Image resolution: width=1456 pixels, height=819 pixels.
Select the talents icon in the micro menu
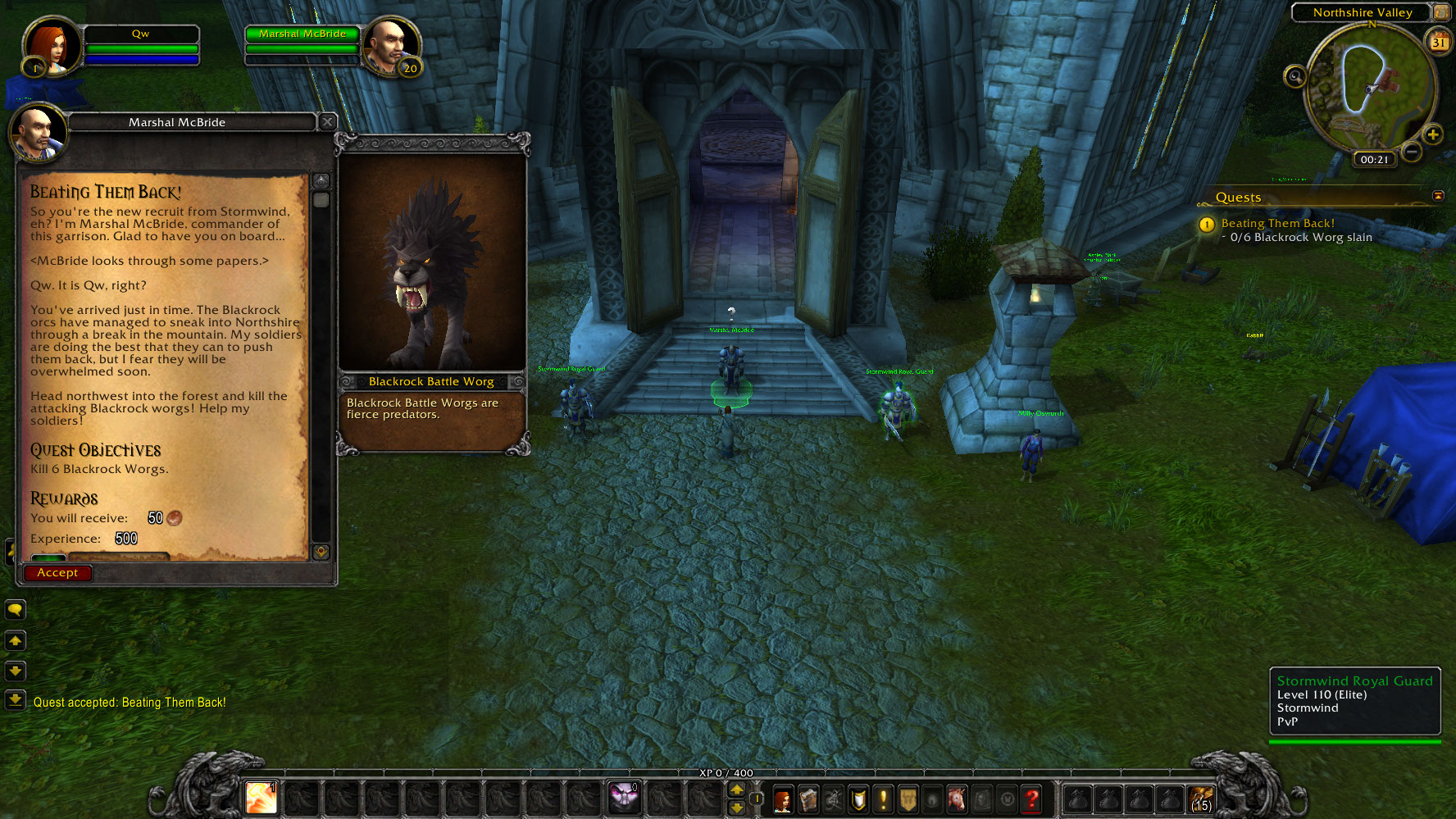833,799
